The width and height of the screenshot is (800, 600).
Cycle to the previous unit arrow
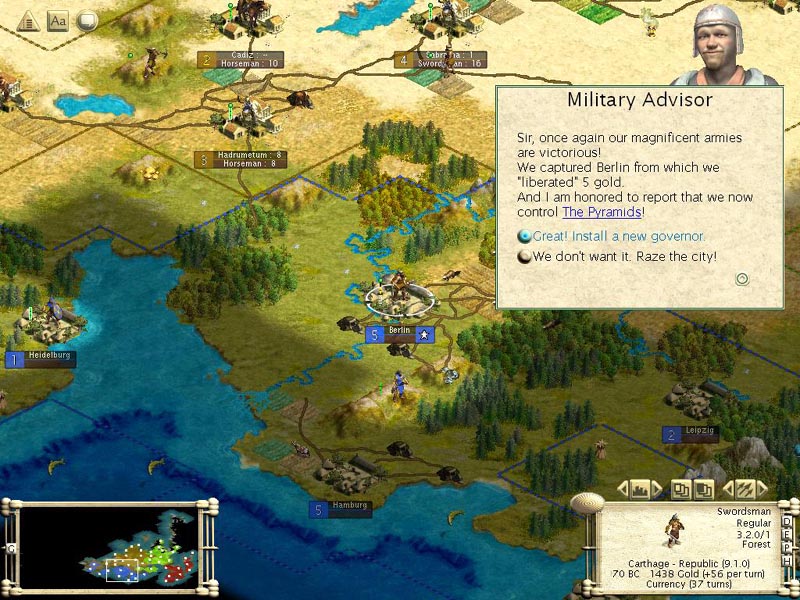[727, 489]
